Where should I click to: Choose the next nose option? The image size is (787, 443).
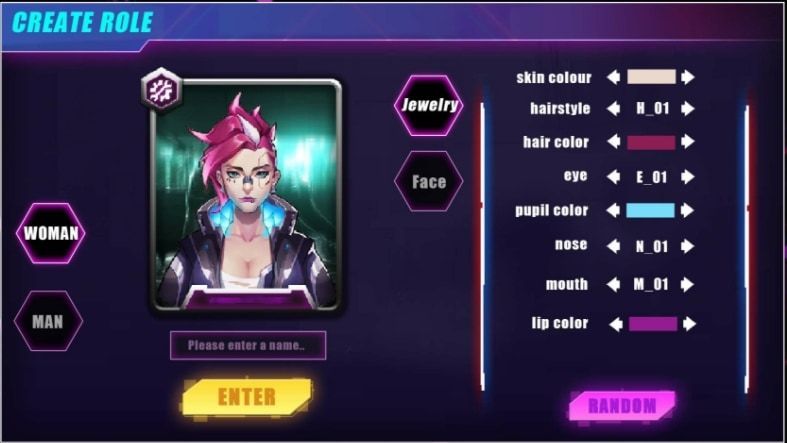(x=688, y=245)
